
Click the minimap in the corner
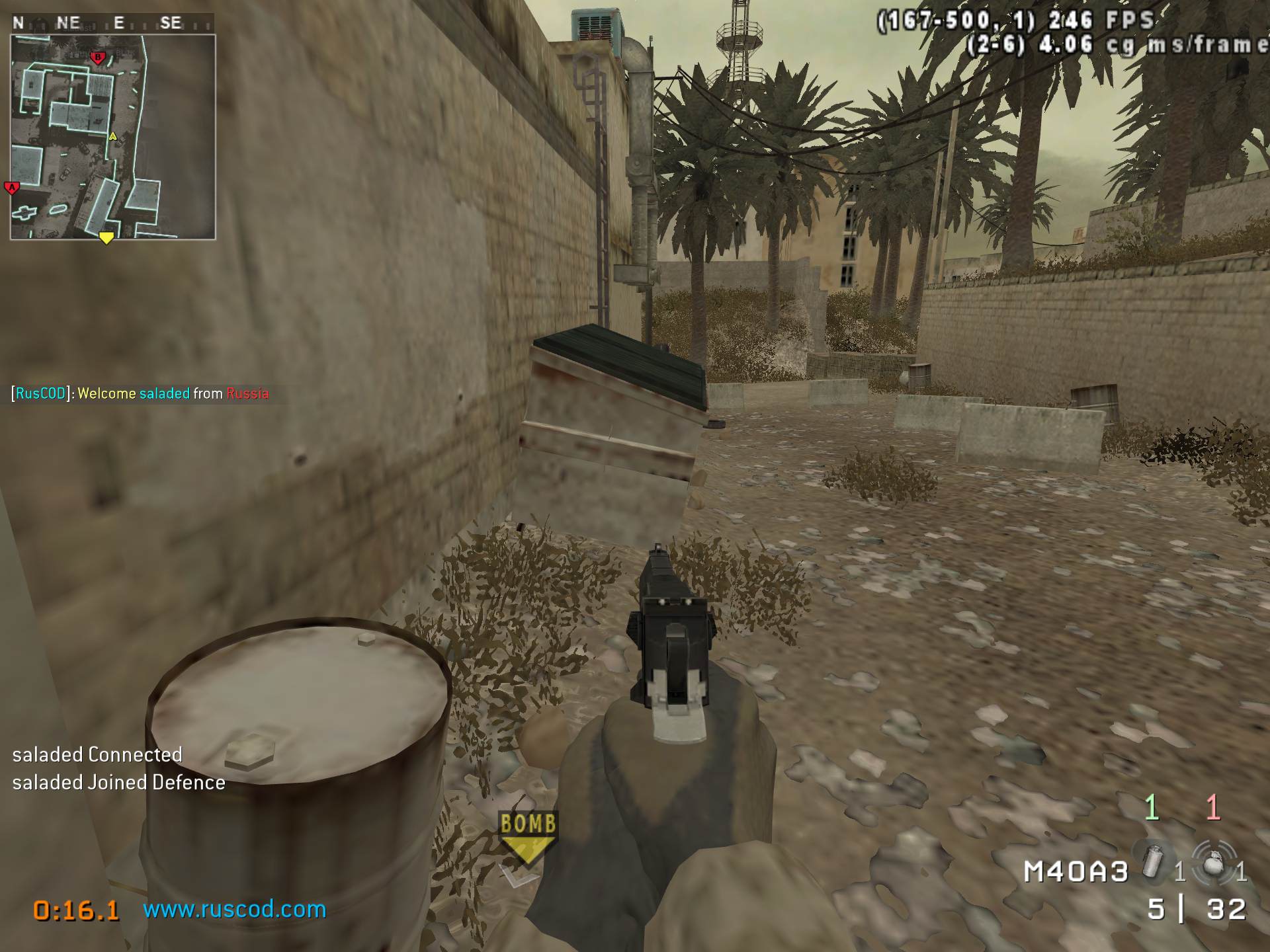click(x=112, y=137)
